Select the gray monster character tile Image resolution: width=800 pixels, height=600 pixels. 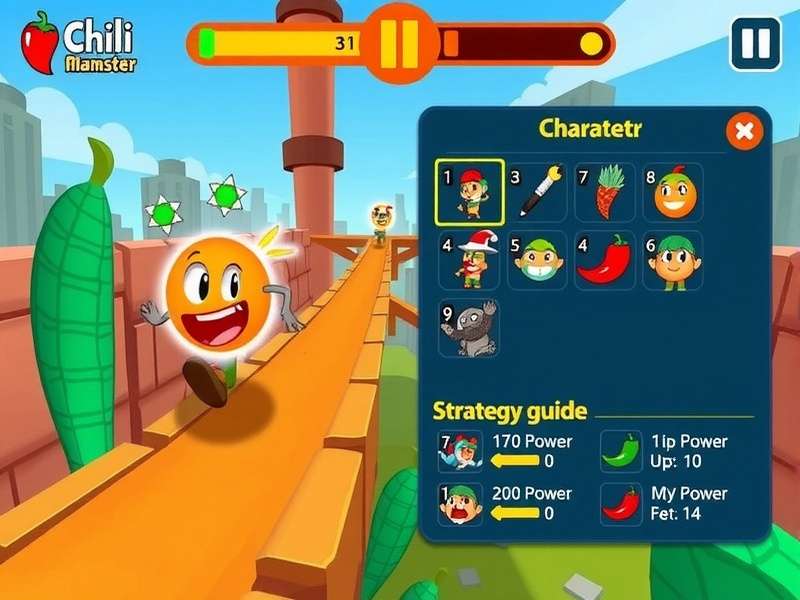click(x=470, y=328)
